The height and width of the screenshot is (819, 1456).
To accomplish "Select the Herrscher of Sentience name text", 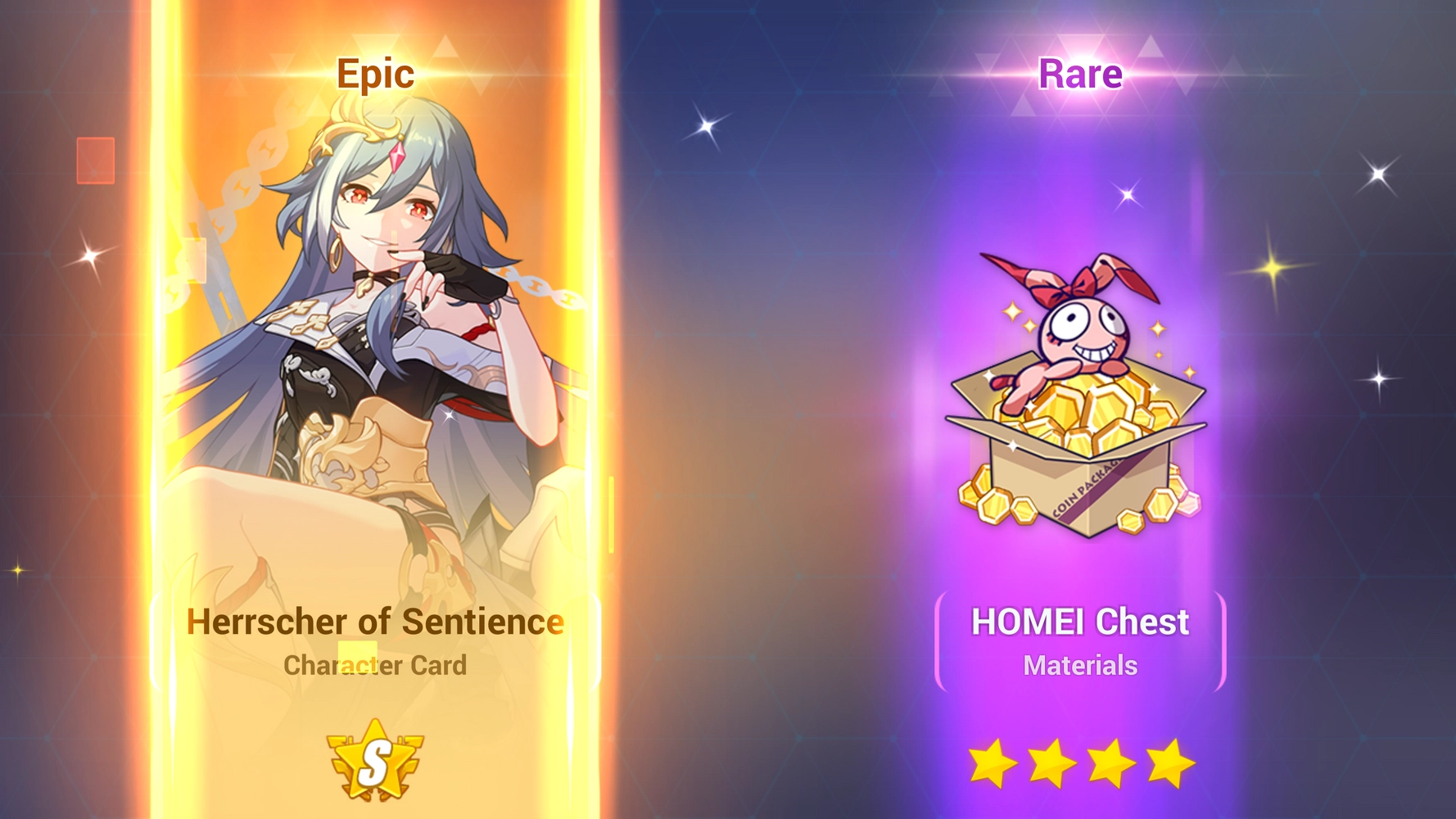I will (374, 622).
